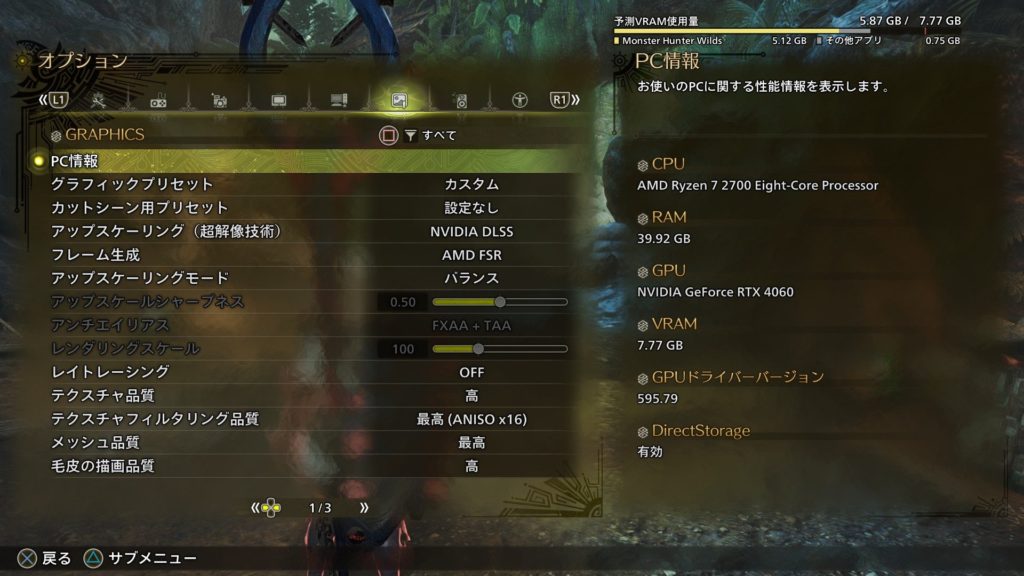Choose the 毛皮の描画品質 setting

tap(300, 466)
